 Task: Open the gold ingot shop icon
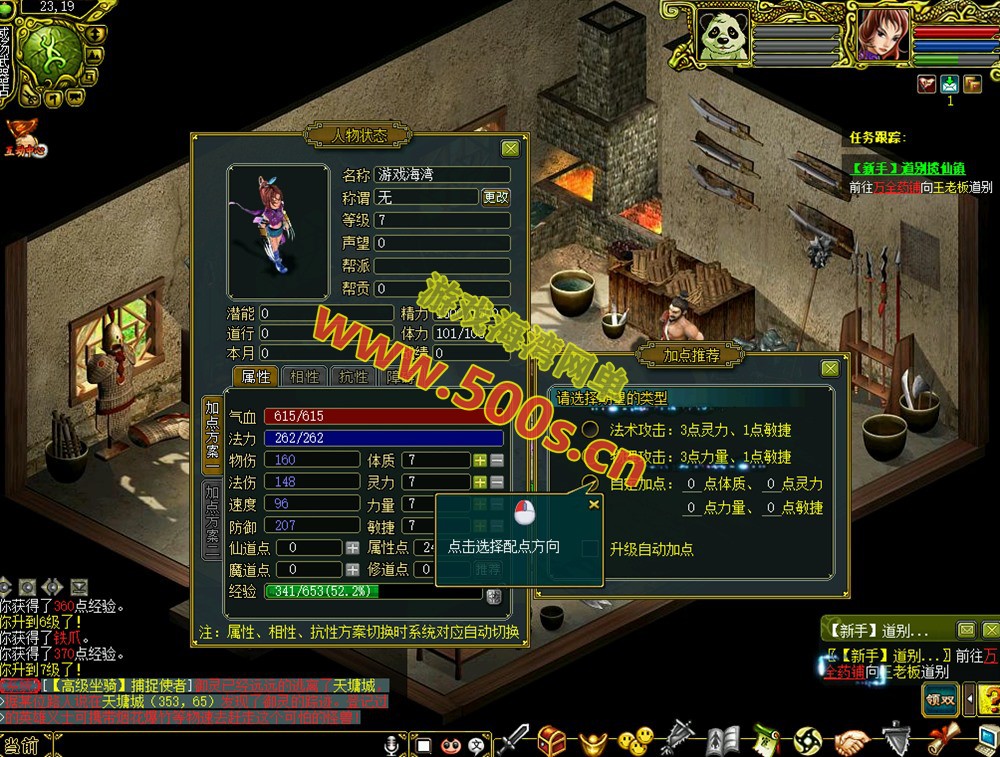point(592,741)
